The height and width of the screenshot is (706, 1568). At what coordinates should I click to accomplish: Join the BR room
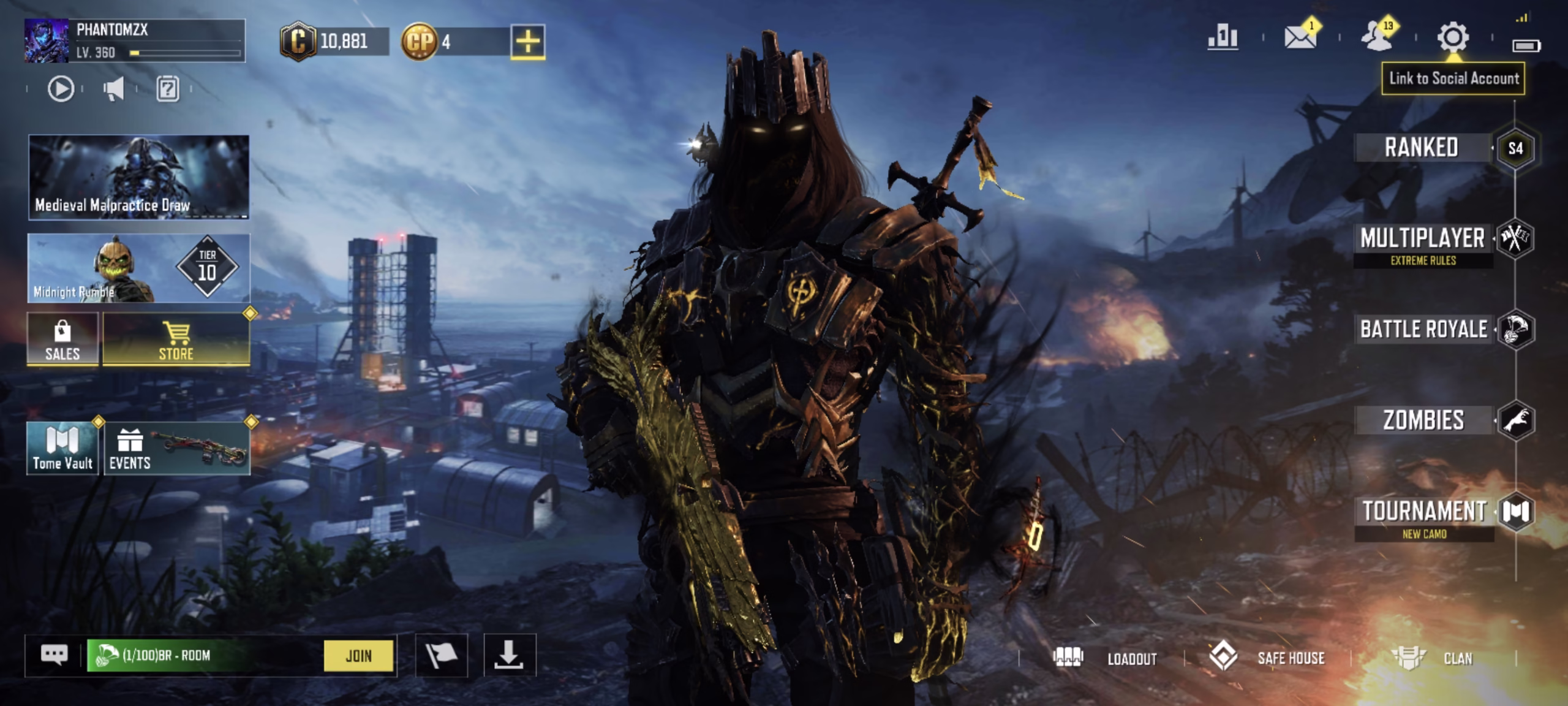click(x=358, y=656)
